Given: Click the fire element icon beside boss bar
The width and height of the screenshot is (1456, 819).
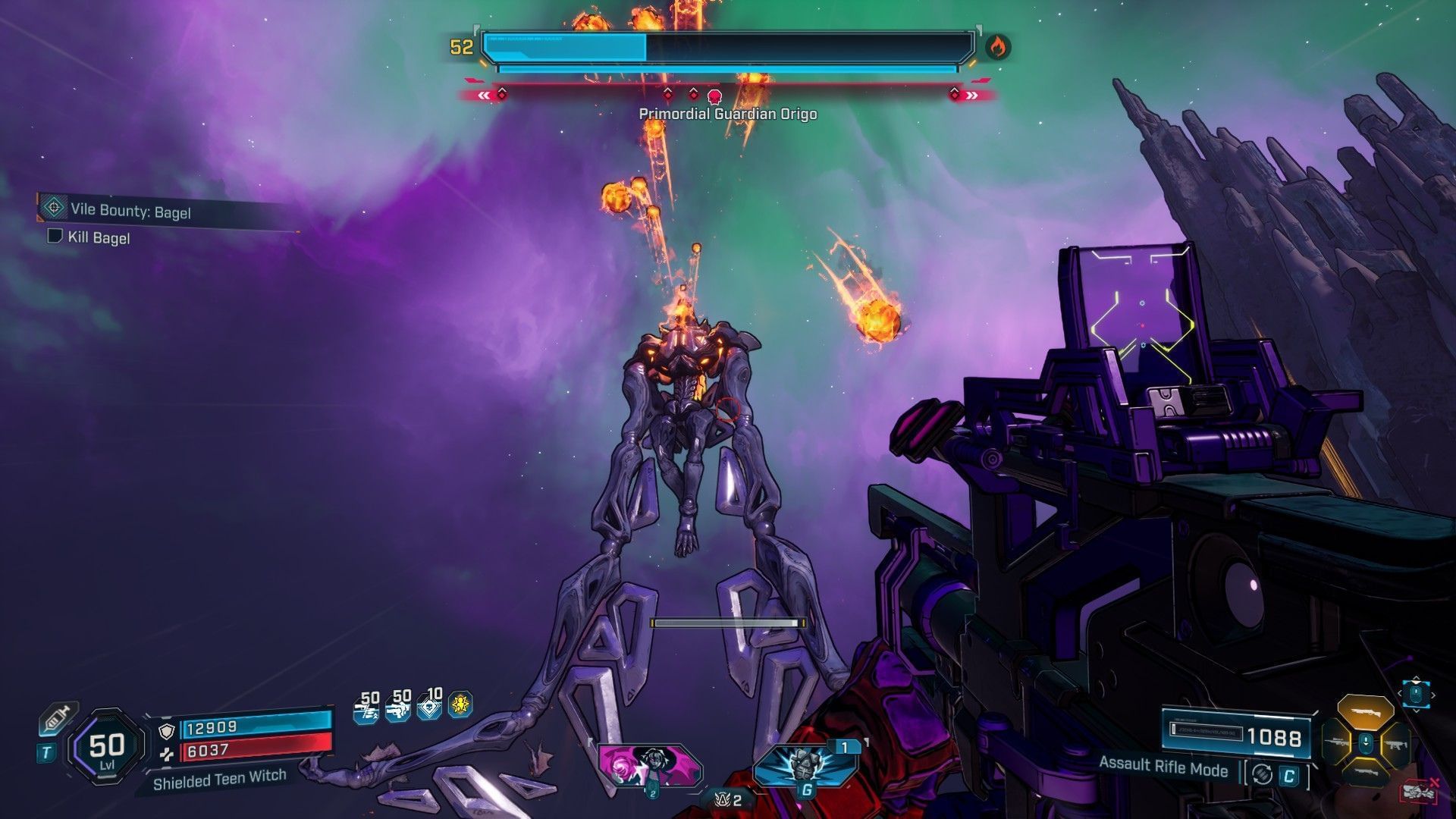Looking at the screenshot, I should click(x=997, y=47).
